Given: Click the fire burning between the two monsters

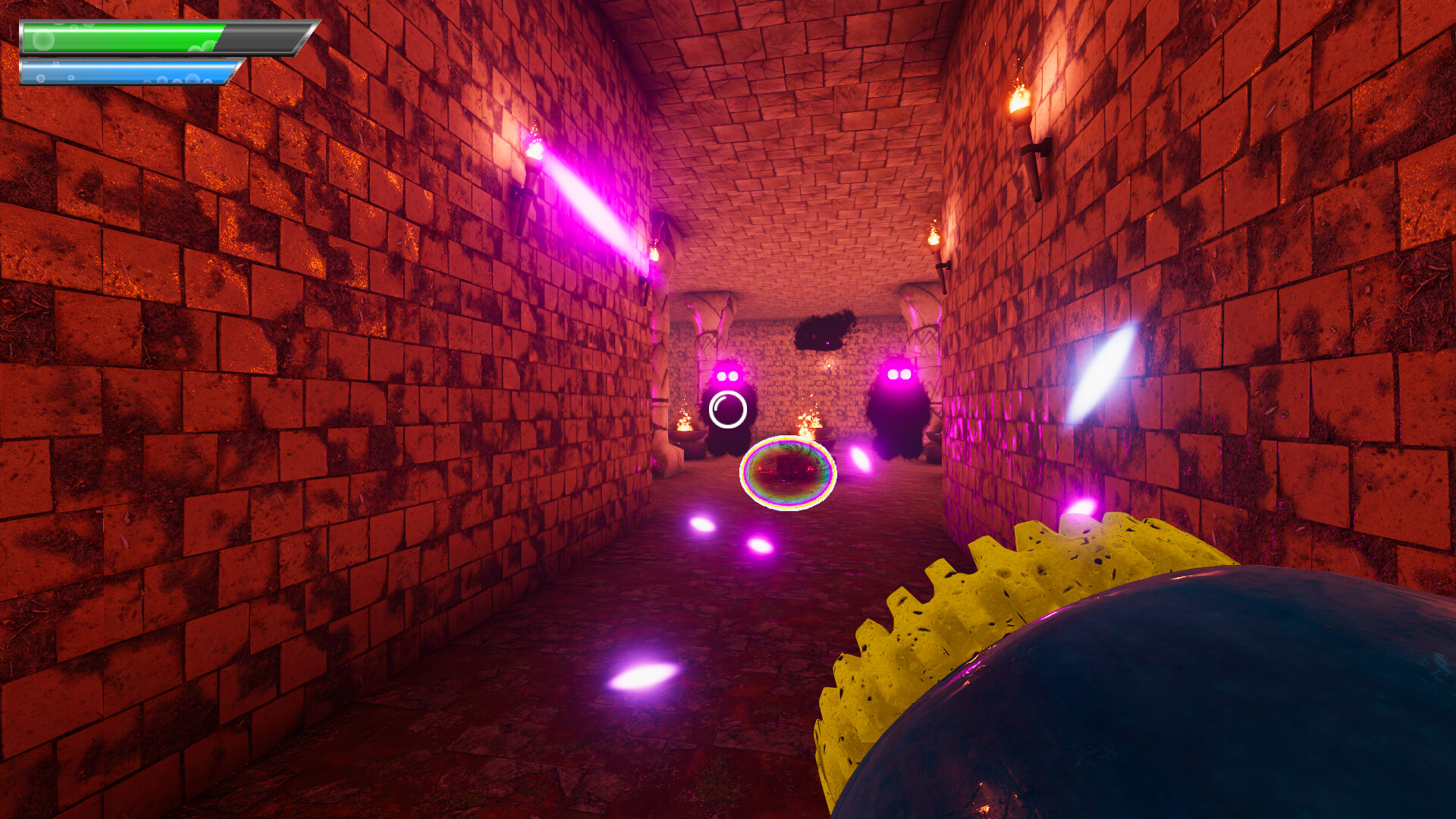Looking at the screenshot, I should coord(808,421).
